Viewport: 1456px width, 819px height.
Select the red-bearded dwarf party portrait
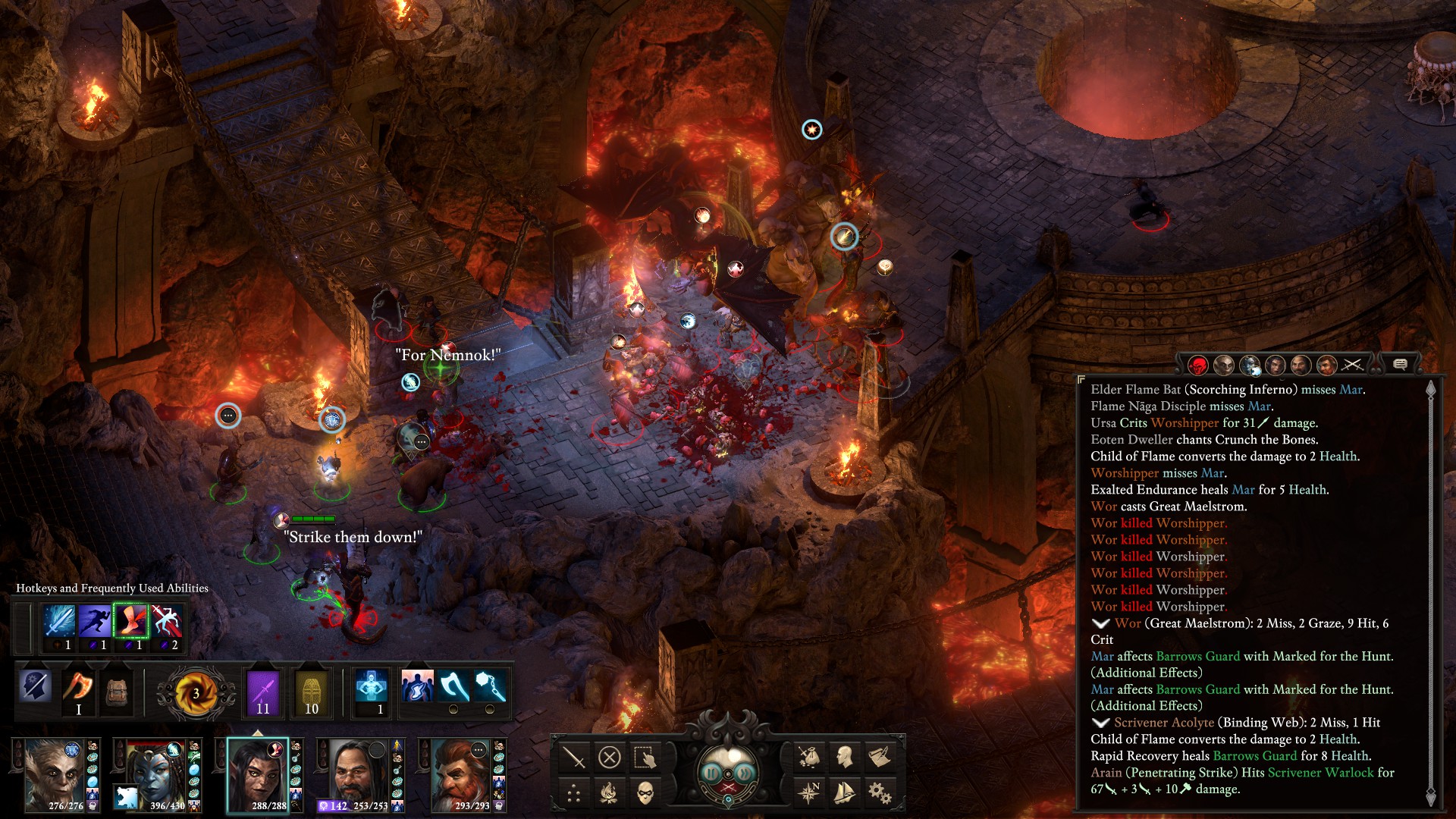point(460,773)
